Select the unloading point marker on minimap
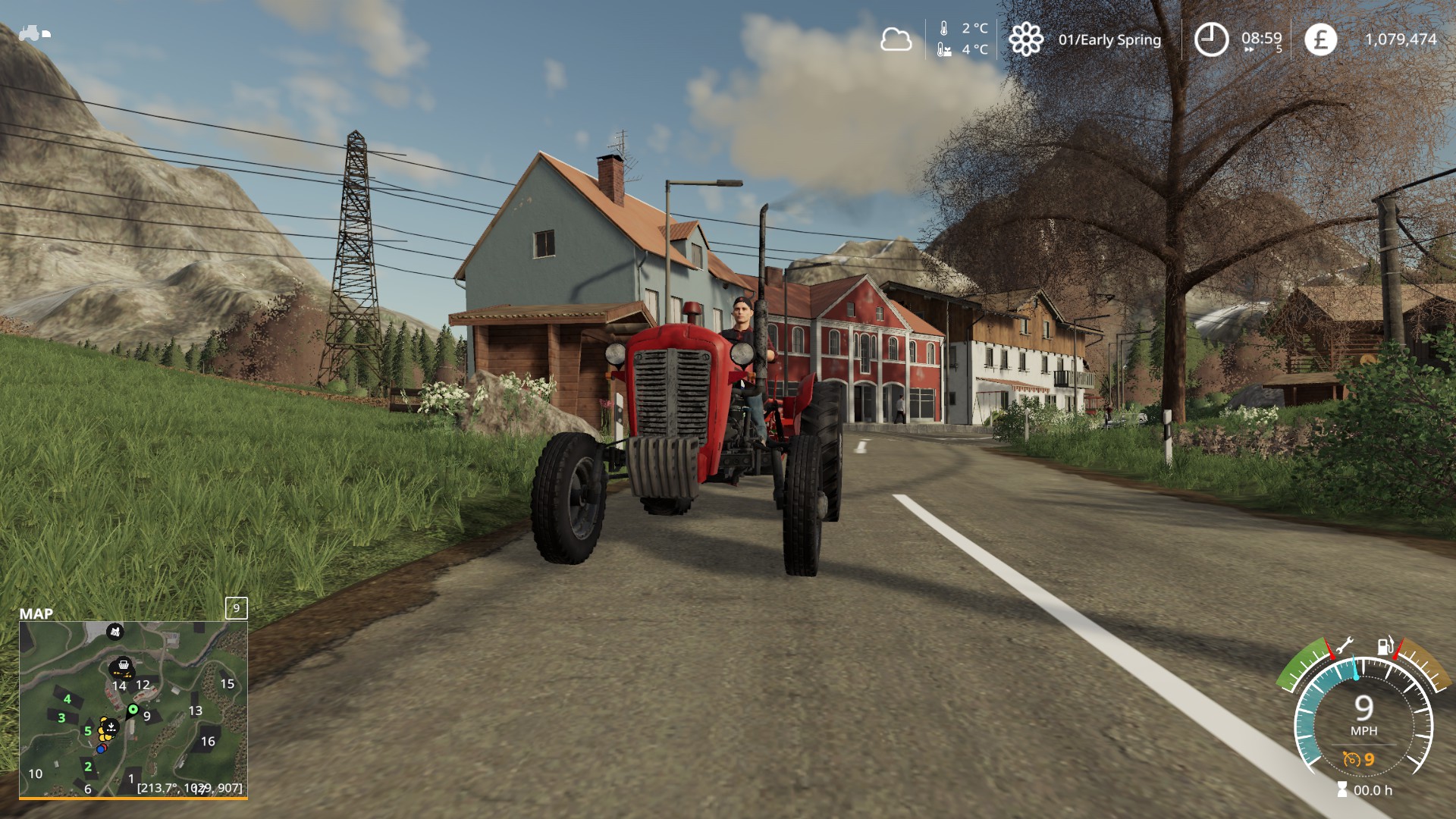The height and width of the screenshot is (819, 1456). tap(111, 727)
